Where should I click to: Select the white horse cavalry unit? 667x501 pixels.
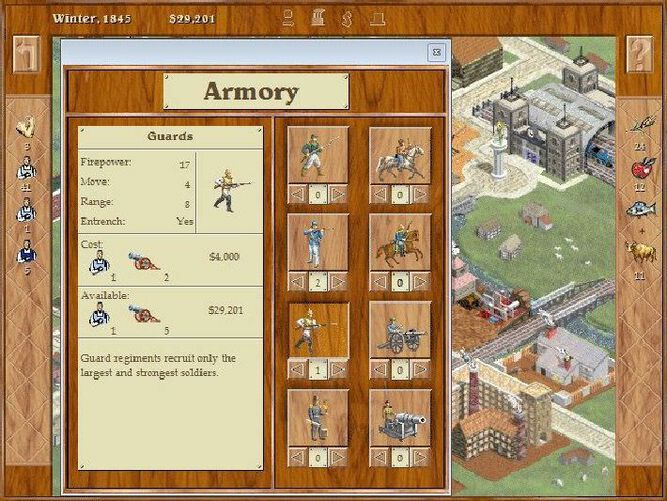(x=400, y=154)
